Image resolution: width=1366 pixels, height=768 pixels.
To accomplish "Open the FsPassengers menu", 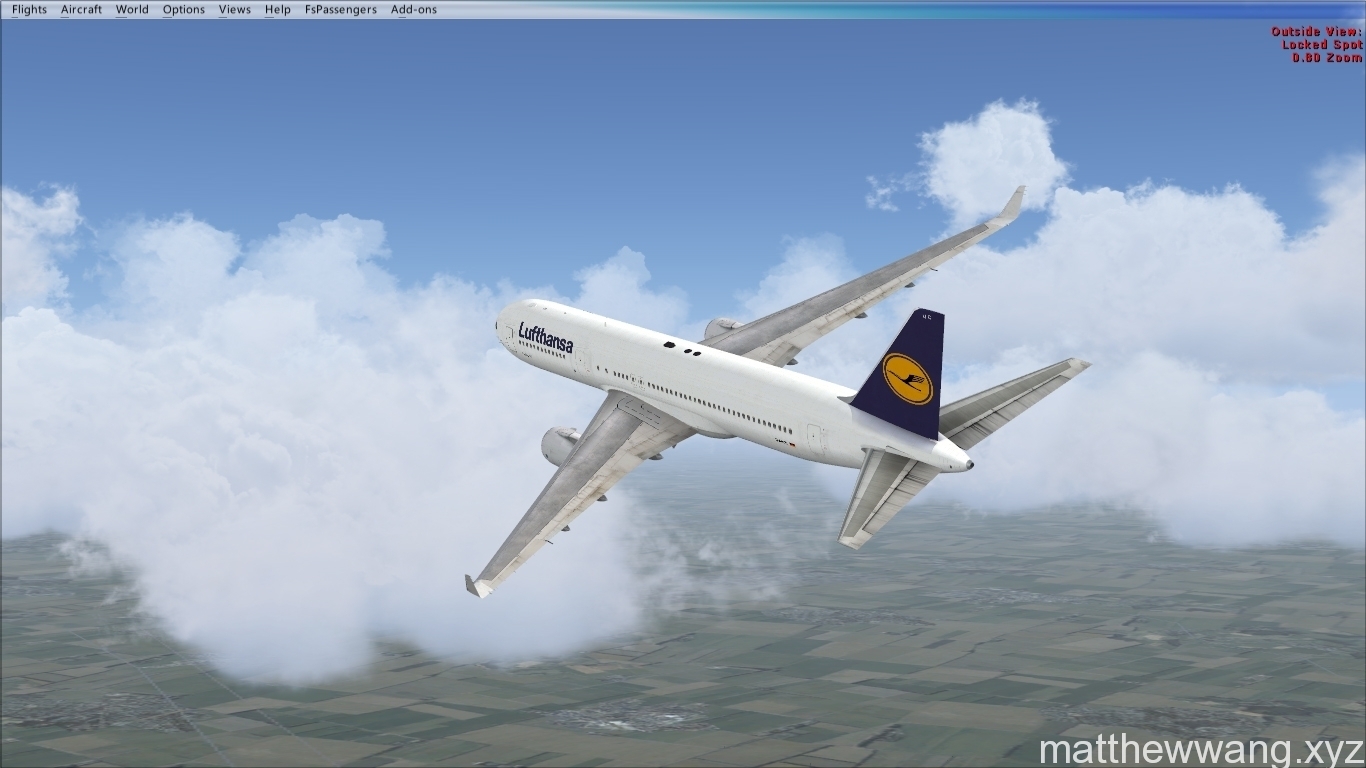I will 341,10.
